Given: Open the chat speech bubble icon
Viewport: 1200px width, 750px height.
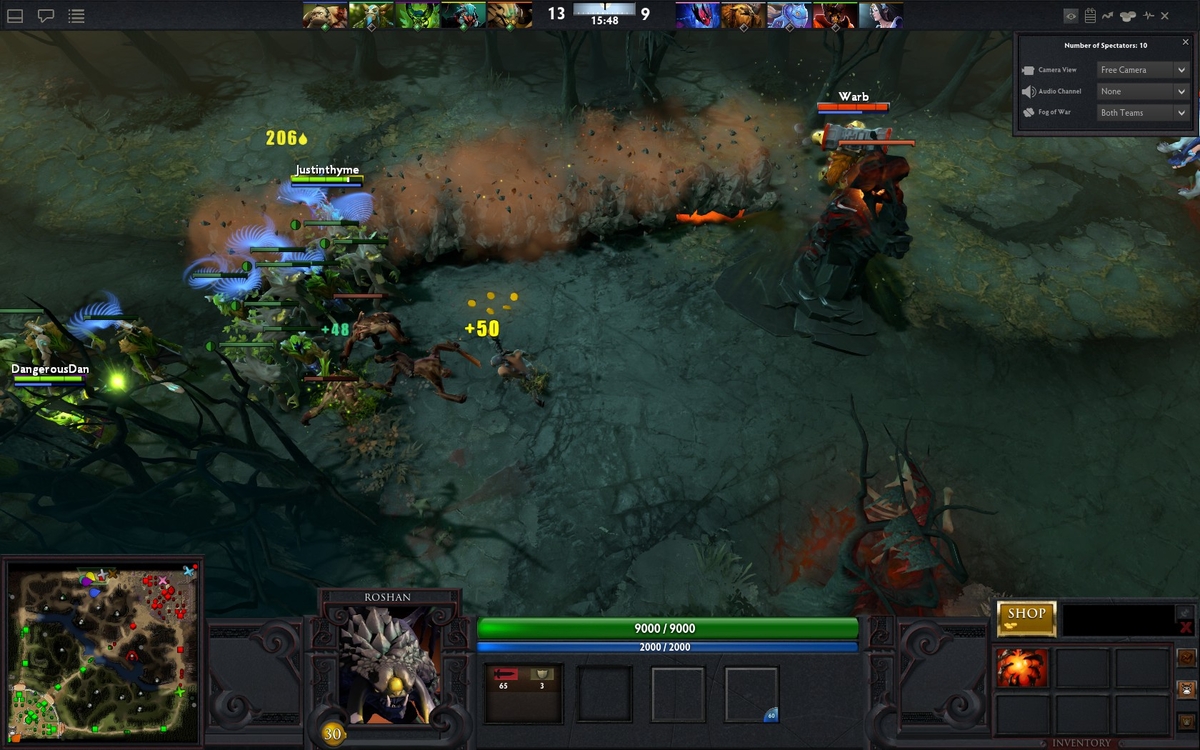Looking at the screenshot, I should click(46, 16).
